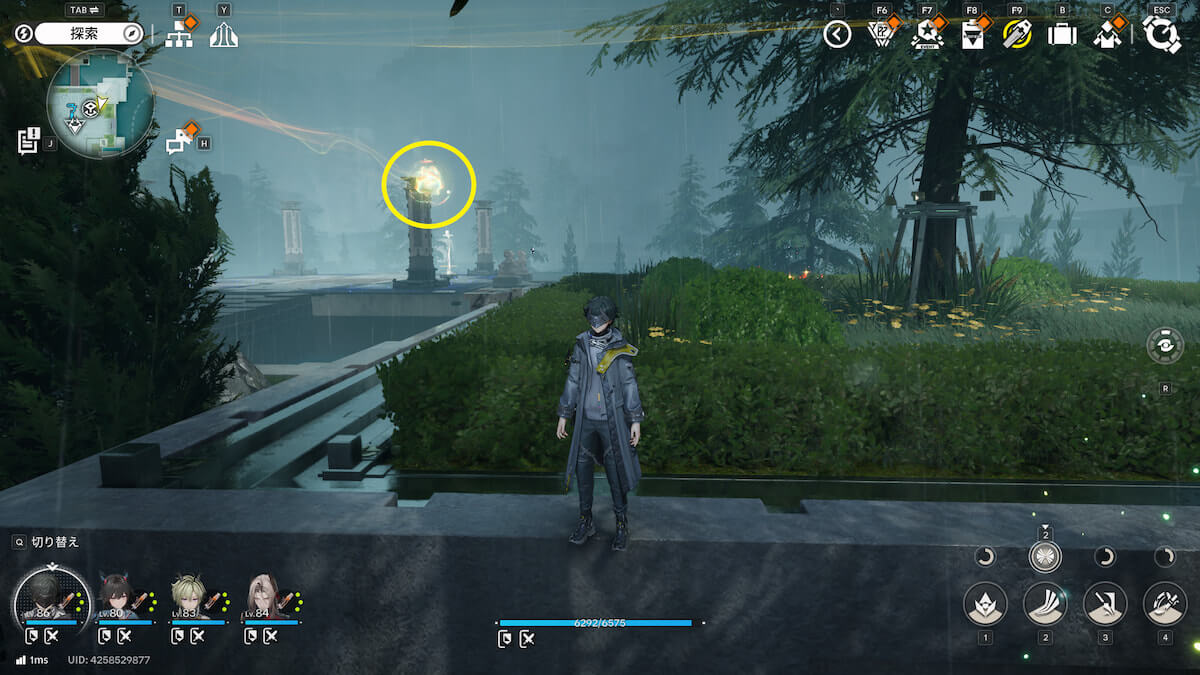Open the F8 clipboard icon
The width and height of the screenshot is (1200, 675).
click(x=972, y=35)
